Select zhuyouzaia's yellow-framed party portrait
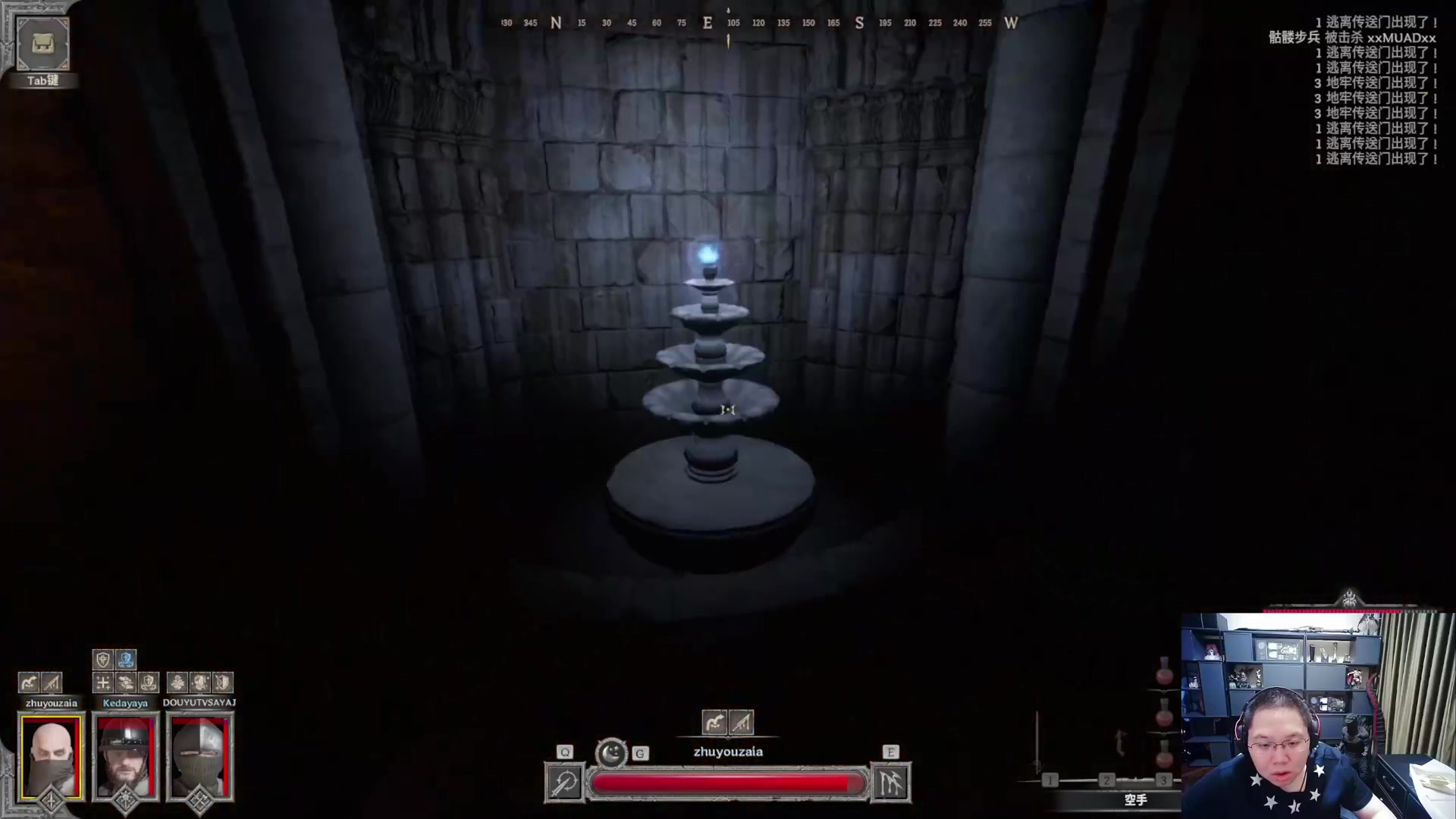The height and width of the screenshot is (819, 1456). pyautogui.click(x=51, y=756)
